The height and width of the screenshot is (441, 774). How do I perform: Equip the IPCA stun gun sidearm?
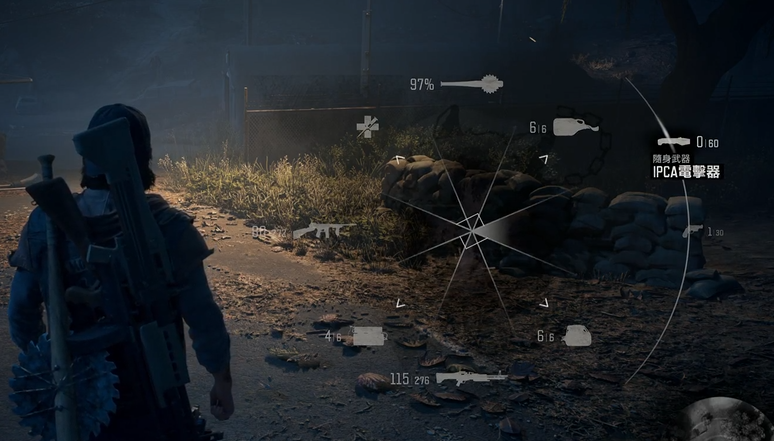[675, 142]
